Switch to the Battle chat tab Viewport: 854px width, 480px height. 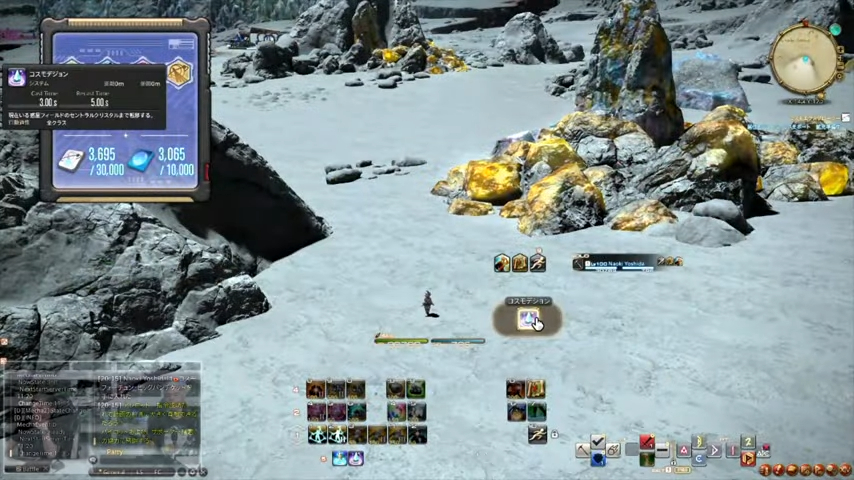click(28, 468)
